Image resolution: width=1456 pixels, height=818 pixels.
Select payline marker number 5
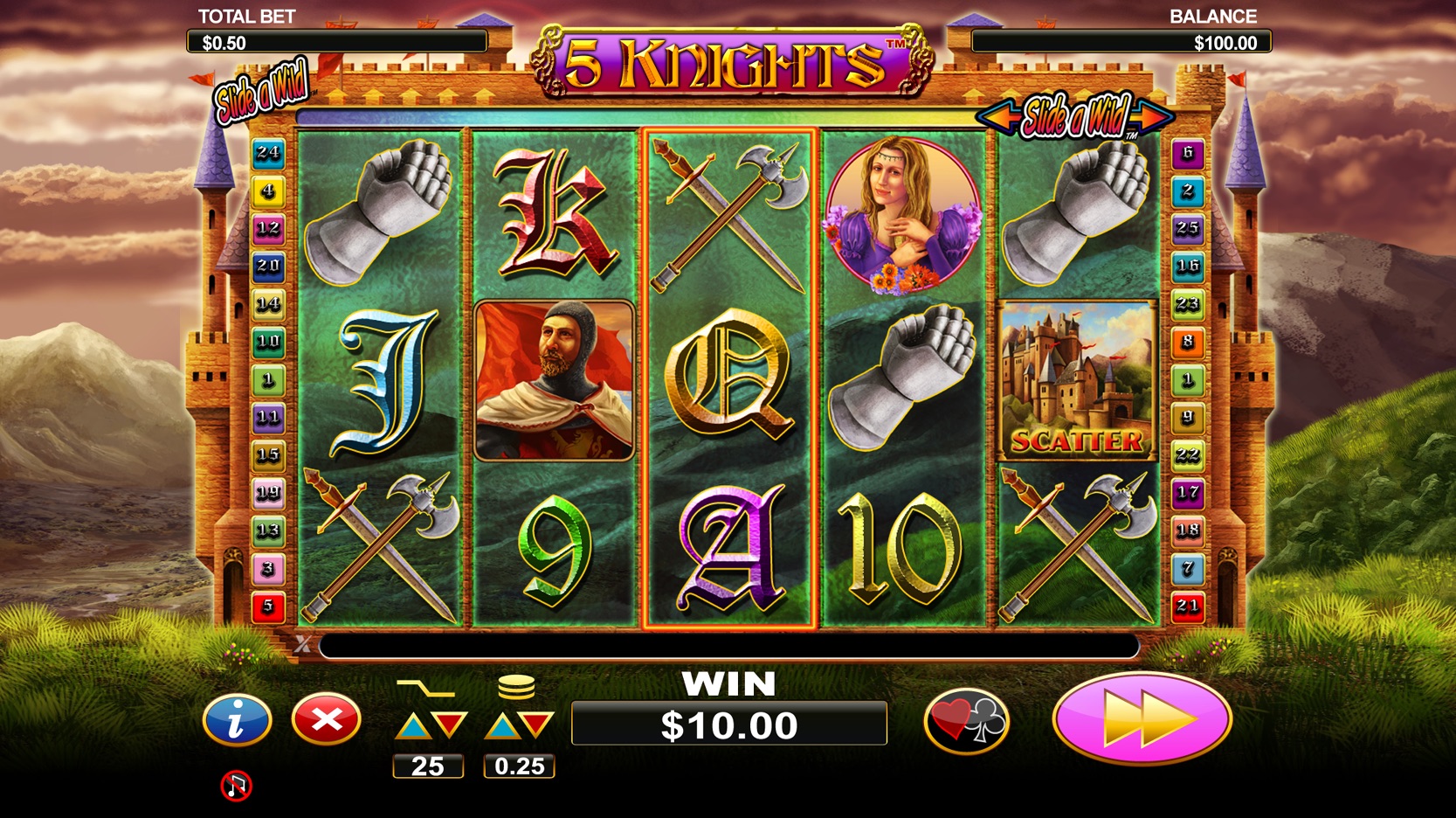pos(268,606)
